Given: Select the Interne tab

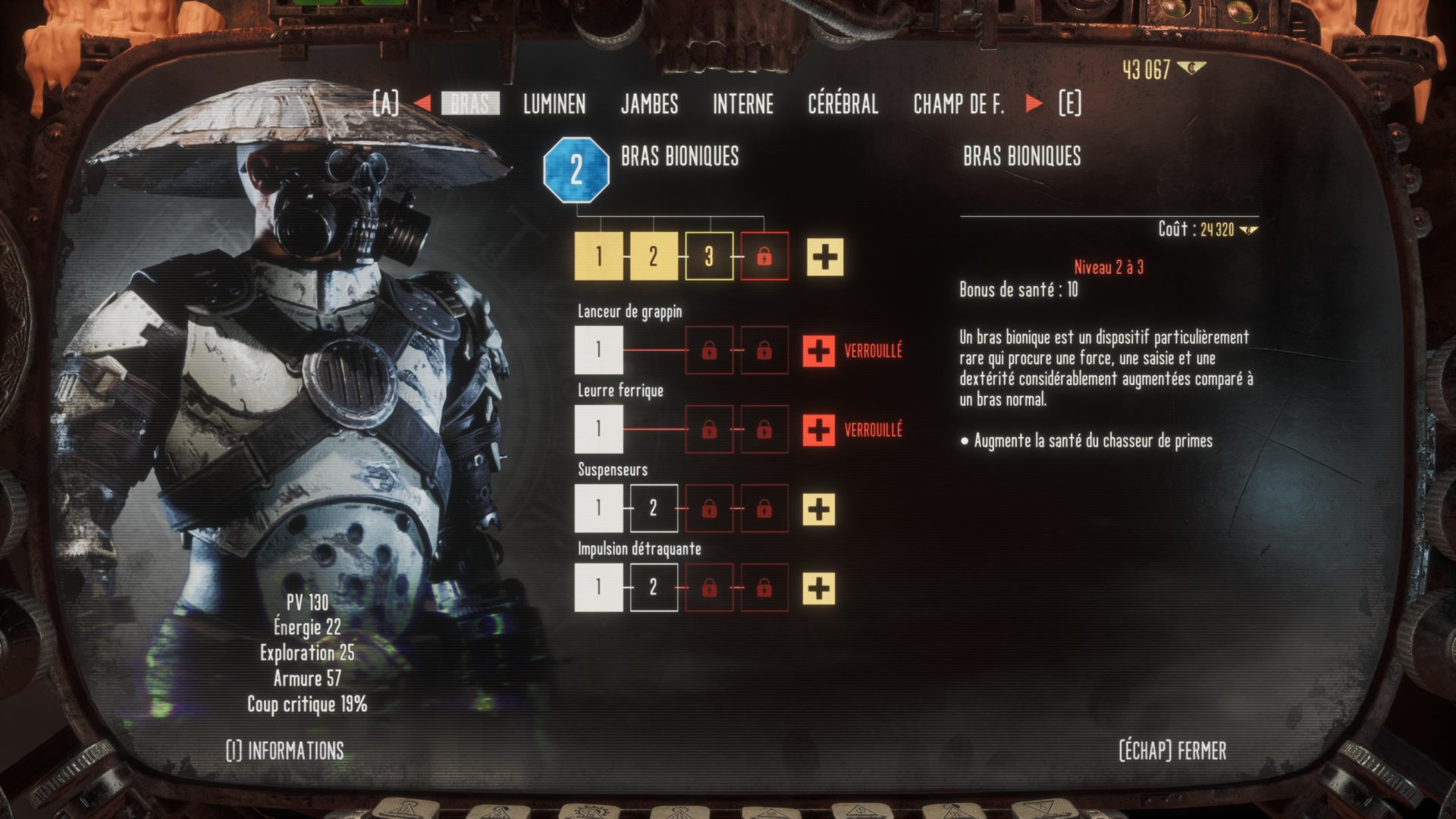Looking at the screenshot, I should pyautogui.click(x=742, y=104).
